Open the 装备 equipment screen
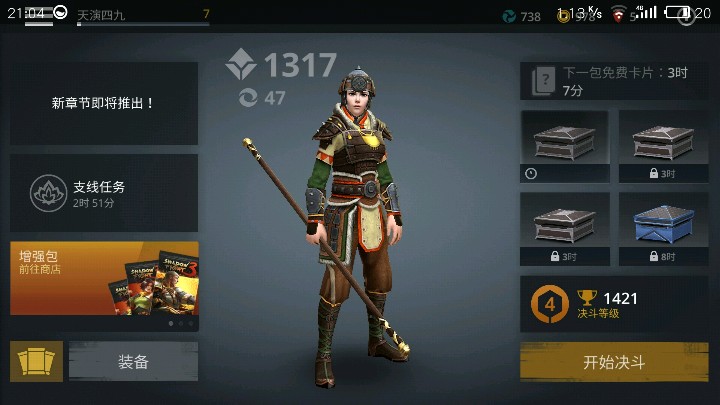Screen dimensions: 720x405 click(133, 362)
